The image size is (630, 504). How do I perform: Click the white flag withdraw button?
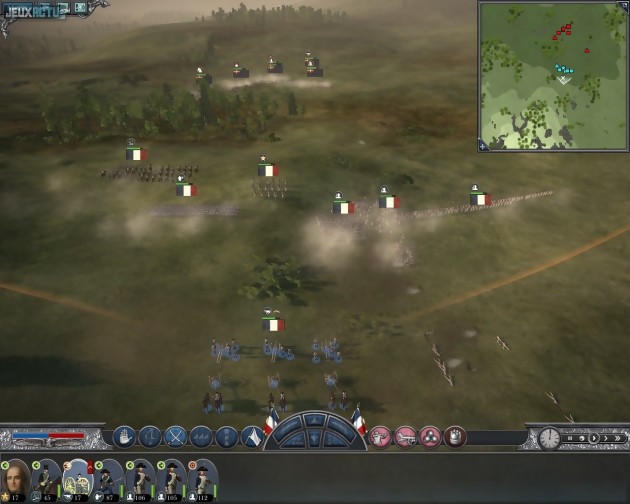pos(254,437)
